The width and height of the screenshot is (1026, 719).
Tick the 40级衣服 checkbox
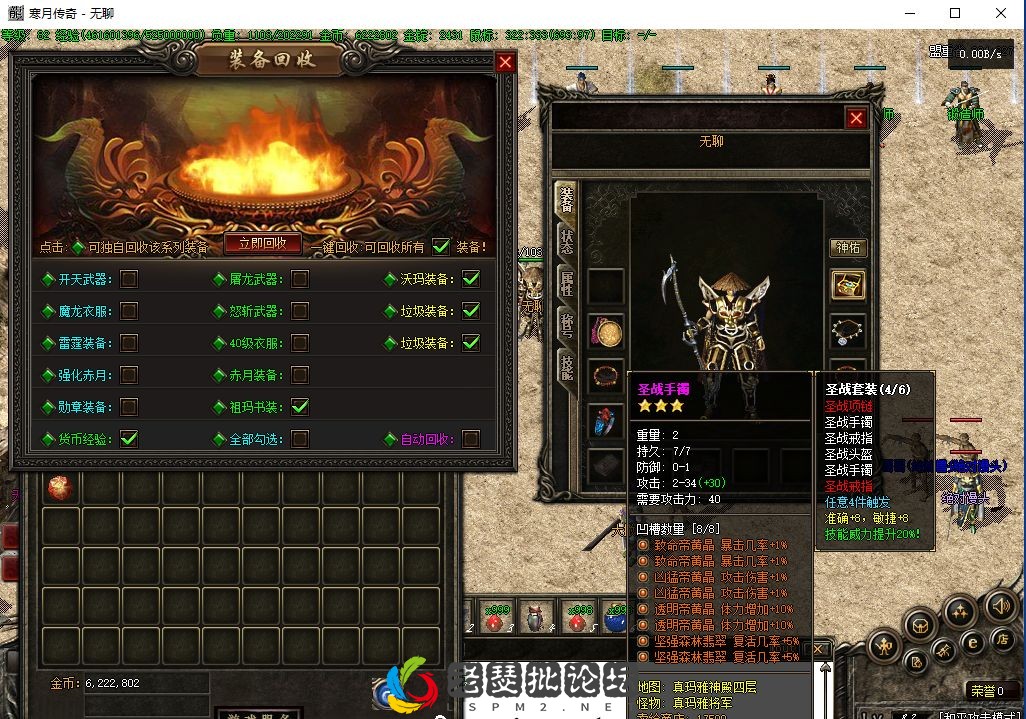300,343
